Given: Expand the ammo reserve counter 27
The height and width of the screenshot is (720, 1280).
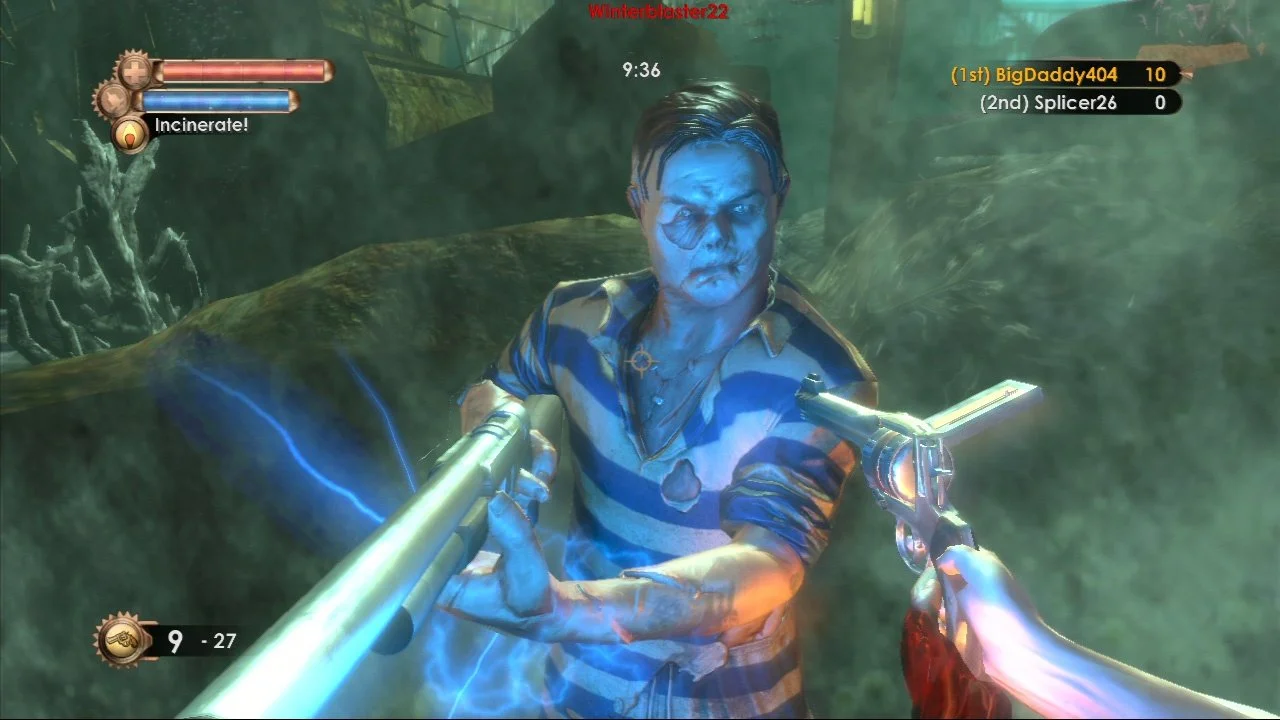Looking at the screenshot, I should [x=223, y=642].
